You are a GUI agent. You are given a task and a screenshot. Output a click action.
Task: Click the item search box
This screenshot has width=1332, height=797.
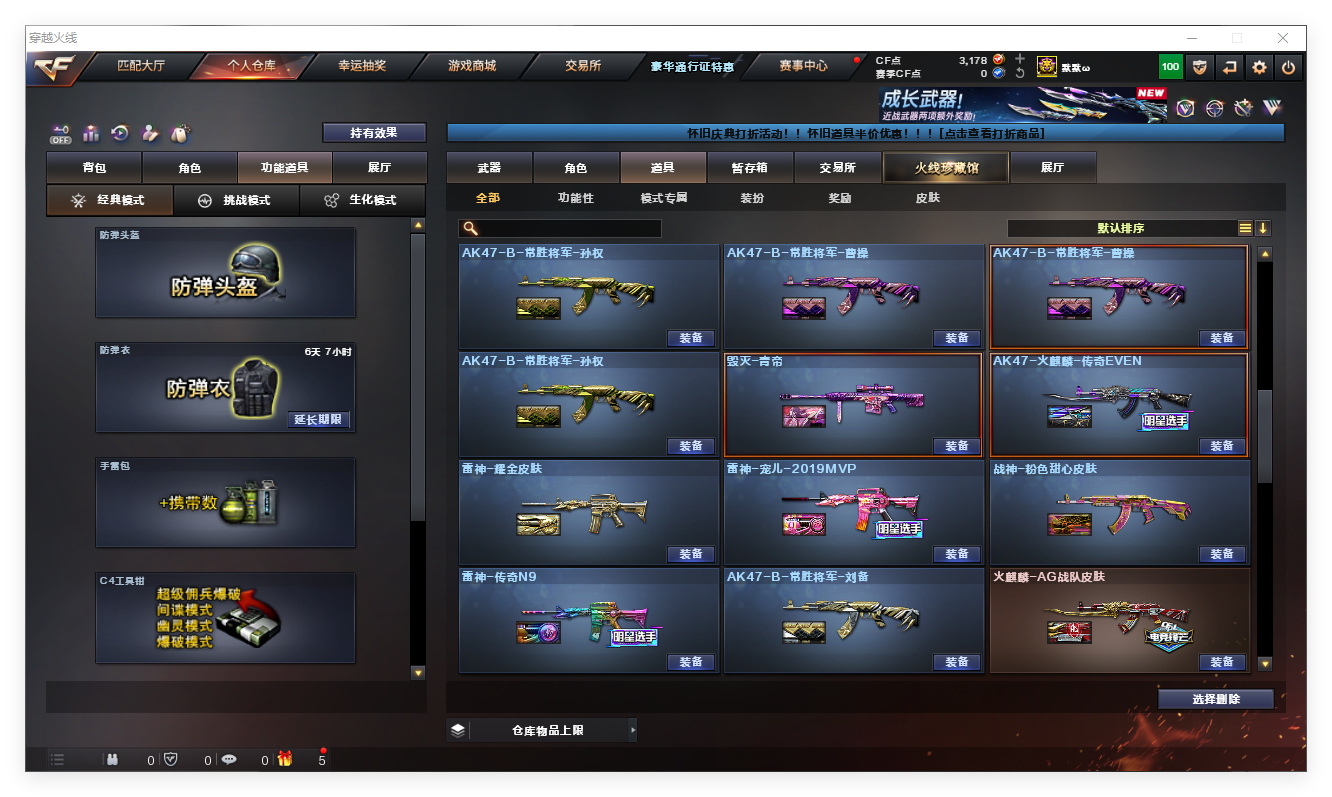568,228
